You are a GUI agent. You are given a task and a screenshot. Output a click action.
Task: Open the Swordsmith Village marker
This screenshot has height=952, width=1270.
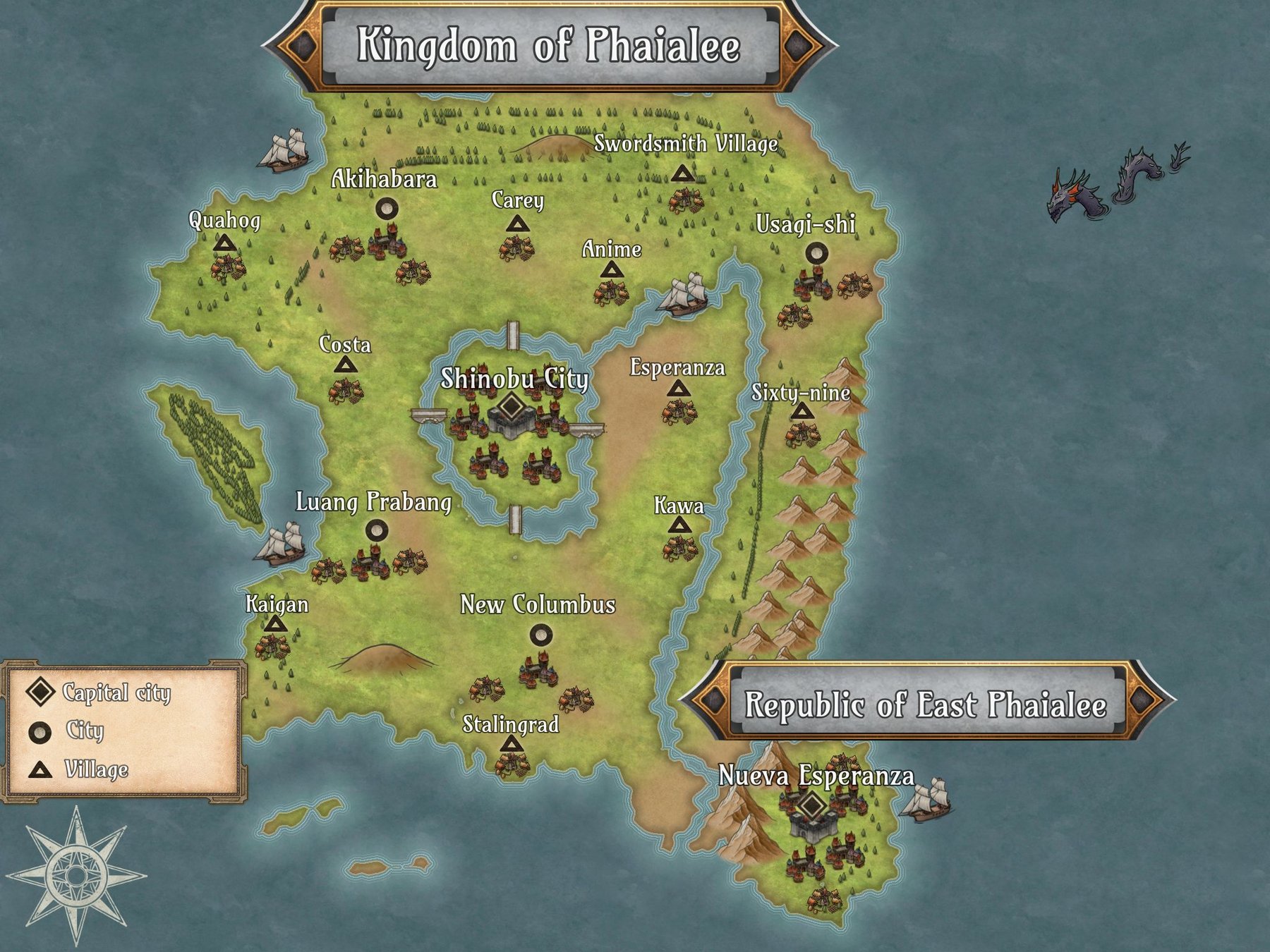click(682, 173)
